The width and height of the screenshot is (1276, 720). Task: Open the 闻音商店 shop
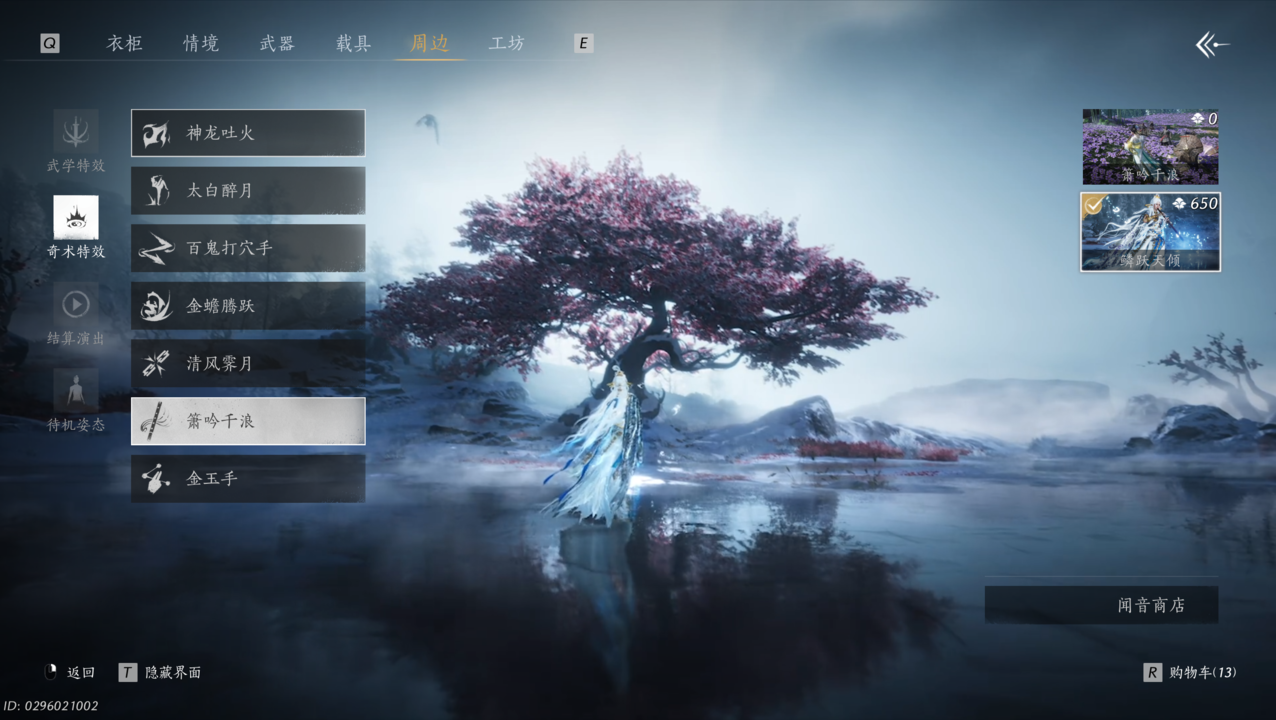1101,605
